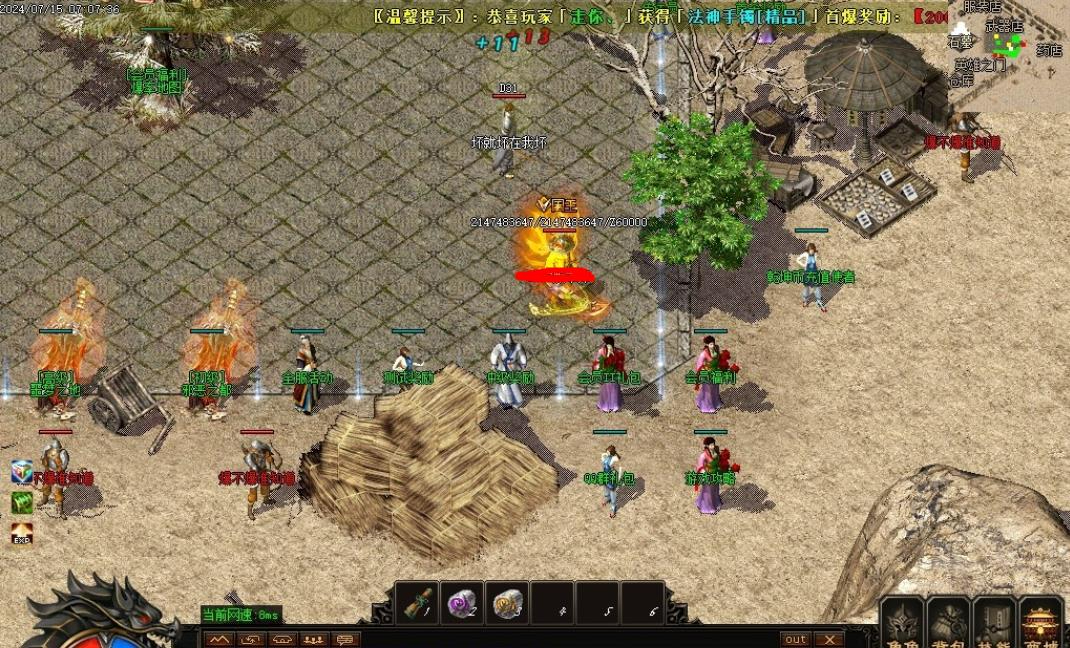1070x648 pixels.
Task: Open the 角色 character panel
Action: (904, 624)
